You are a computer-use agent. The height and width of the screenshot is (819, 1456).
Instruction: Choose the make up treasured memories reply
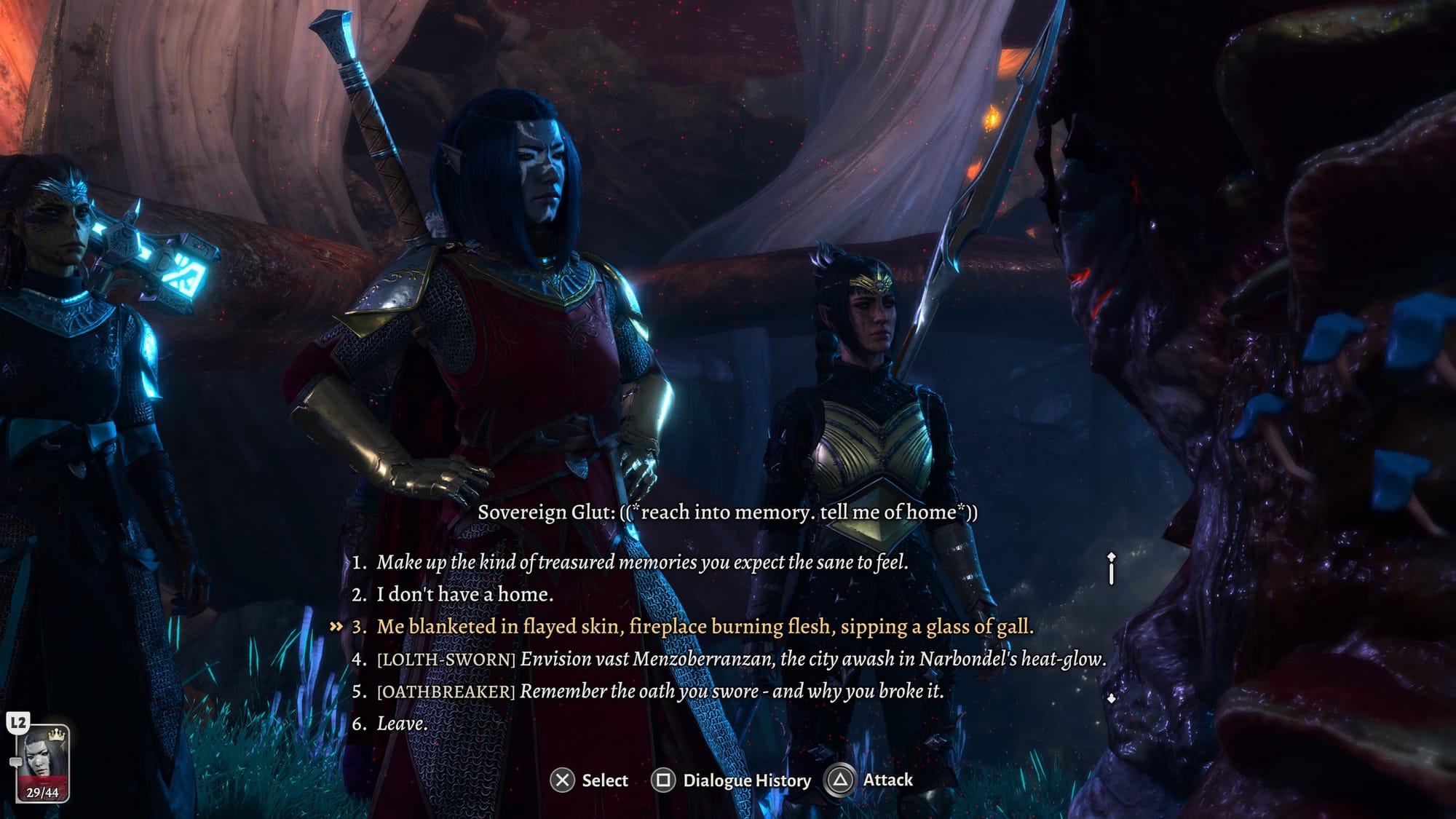pos(641,562)
